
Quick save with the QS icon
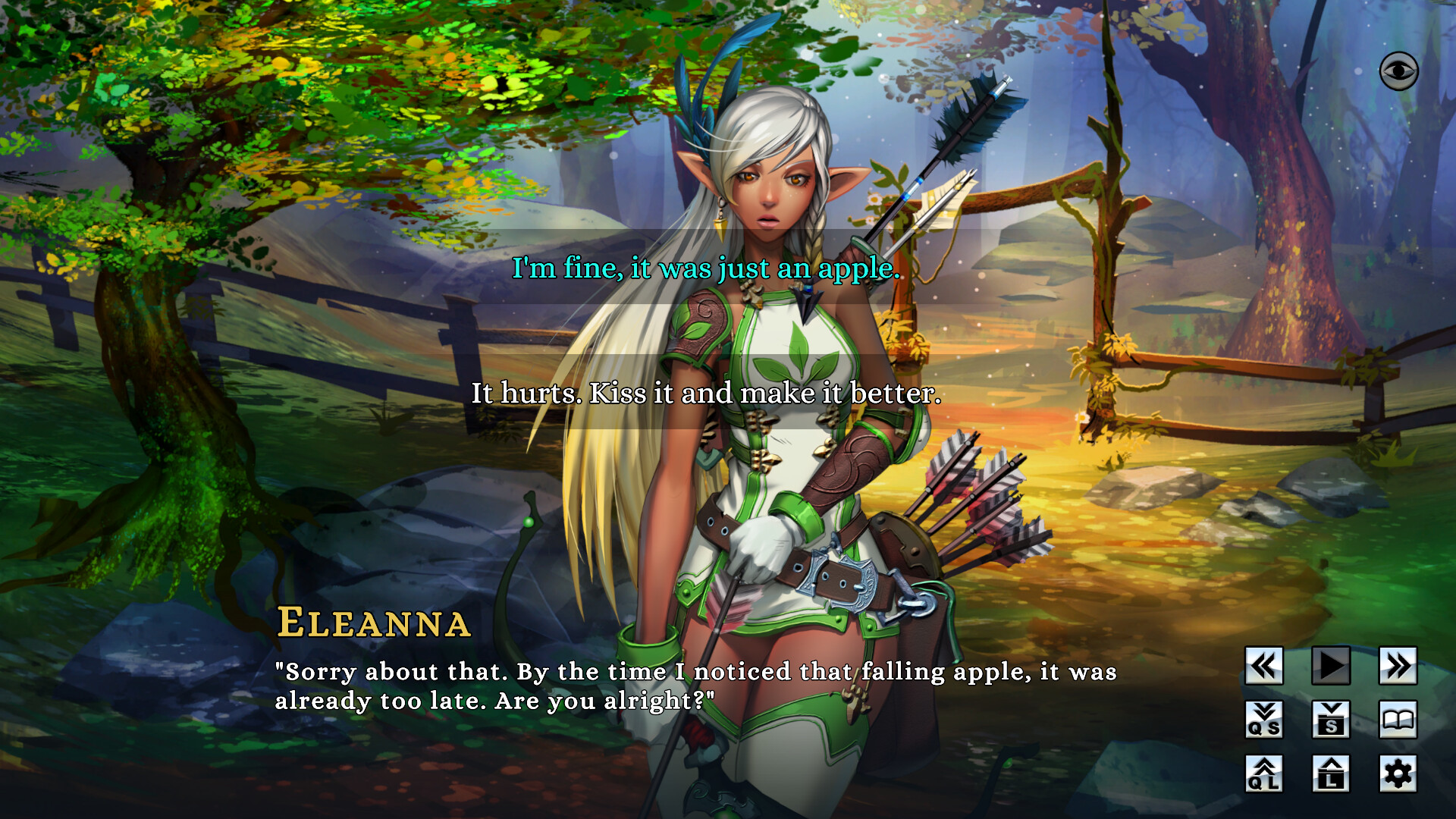click(1263, 718)
